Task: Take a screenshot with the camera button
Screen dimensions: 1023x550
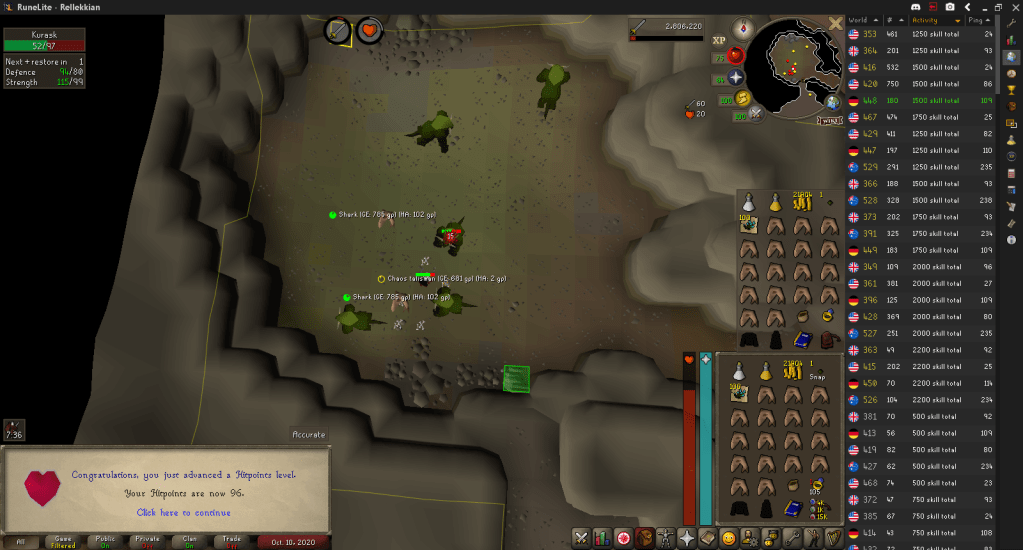Action: coord(948,7)
